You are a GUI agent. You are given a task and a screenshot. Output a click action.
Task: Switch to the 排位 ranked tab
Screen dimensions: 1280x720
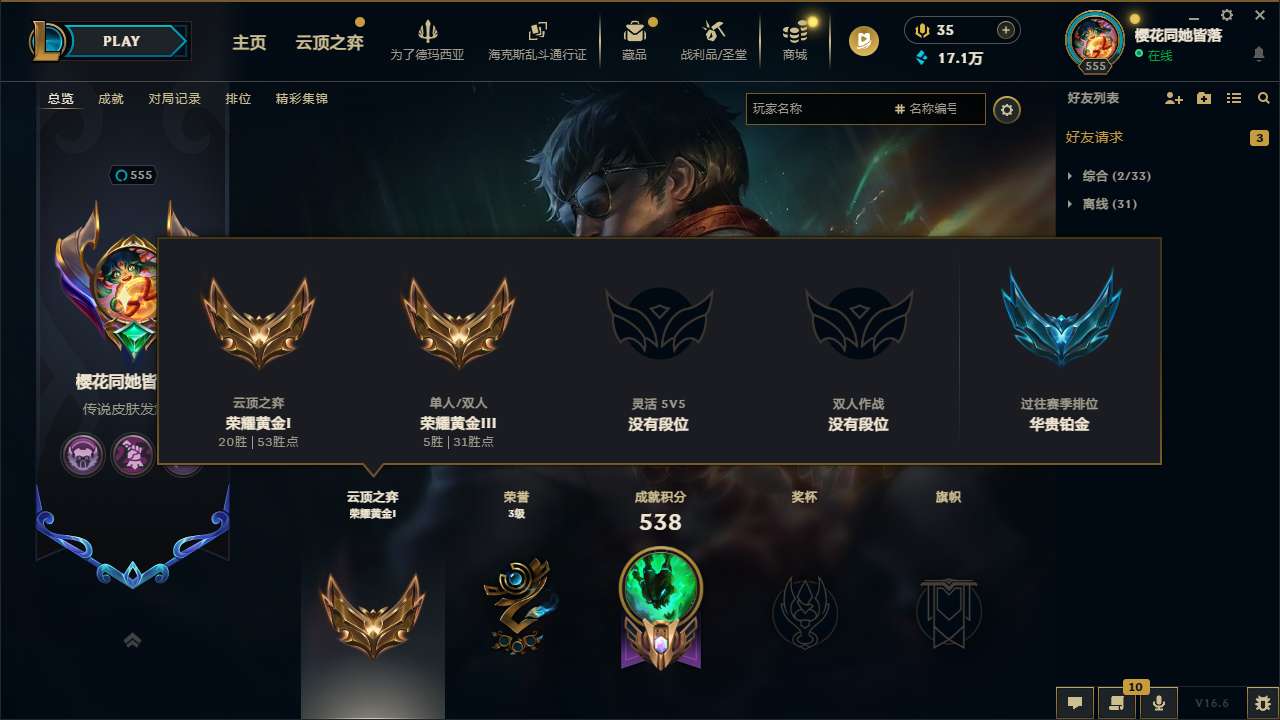tap(238, 98)
